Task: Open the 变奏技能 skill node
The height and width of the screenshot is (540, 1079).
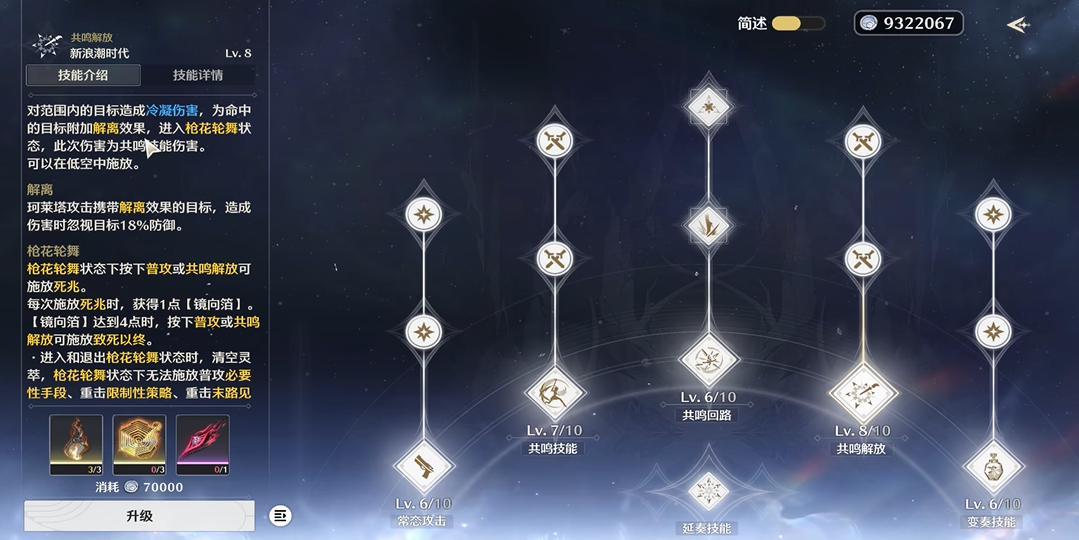Action: click(992, 466)
